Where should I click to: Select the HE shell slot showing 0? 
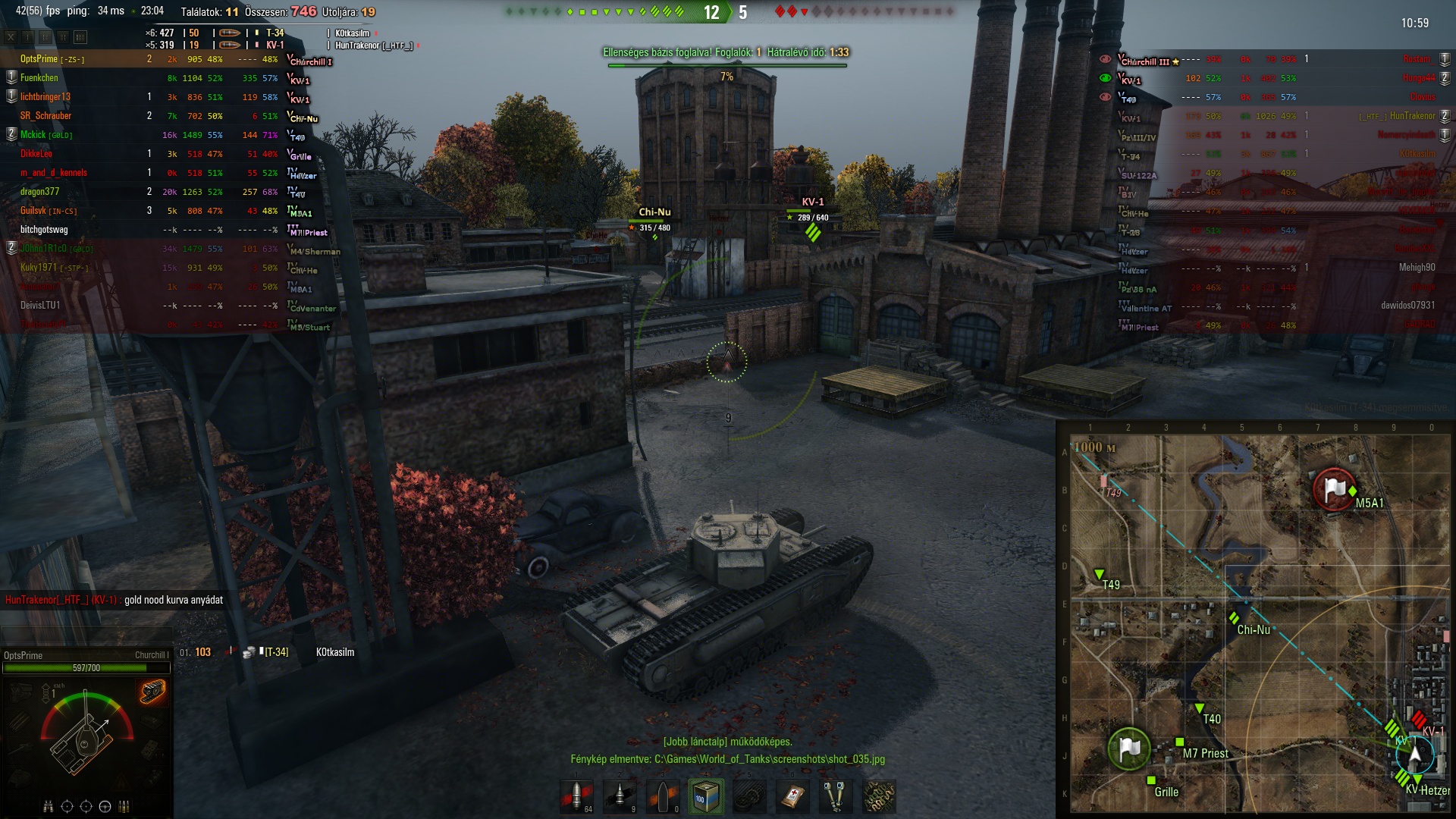click(663, 797)
